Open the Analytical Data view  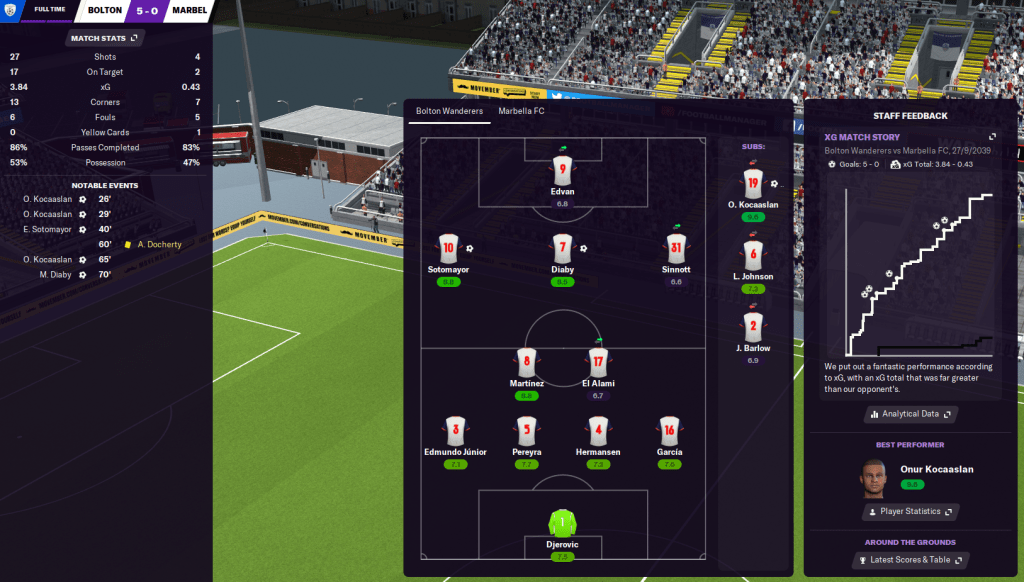click(x=909, y=414)
